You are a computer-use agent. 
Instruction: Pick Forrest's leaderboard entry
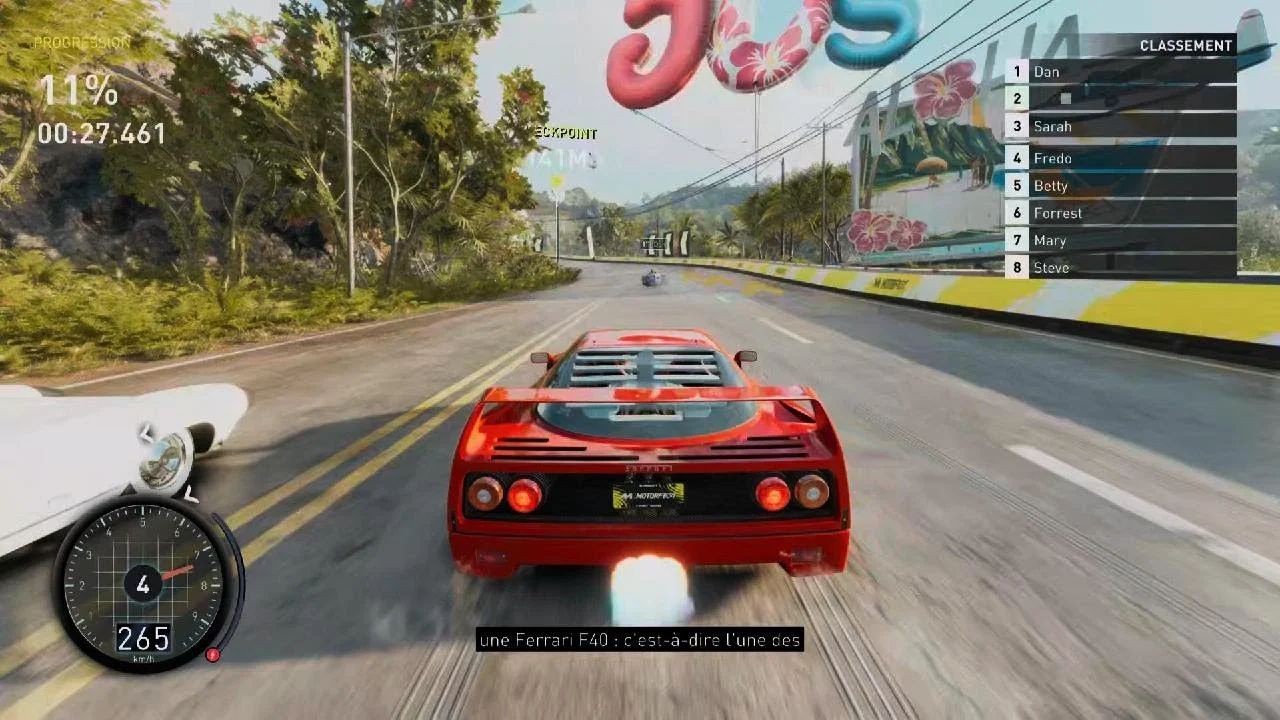pyautogui.click(x=1120, y=213)
